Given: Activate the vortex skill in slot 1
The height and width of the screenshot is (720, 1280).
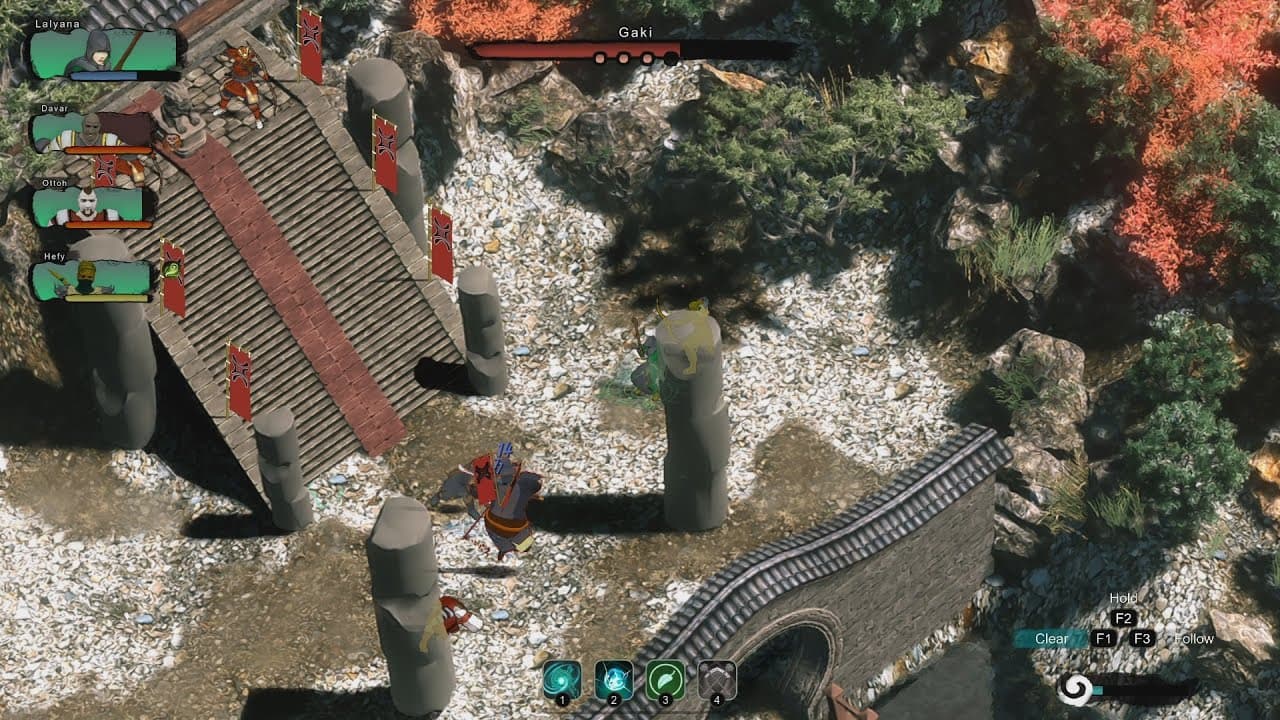Looking at the screenshot, I should (x=562, y=677).
